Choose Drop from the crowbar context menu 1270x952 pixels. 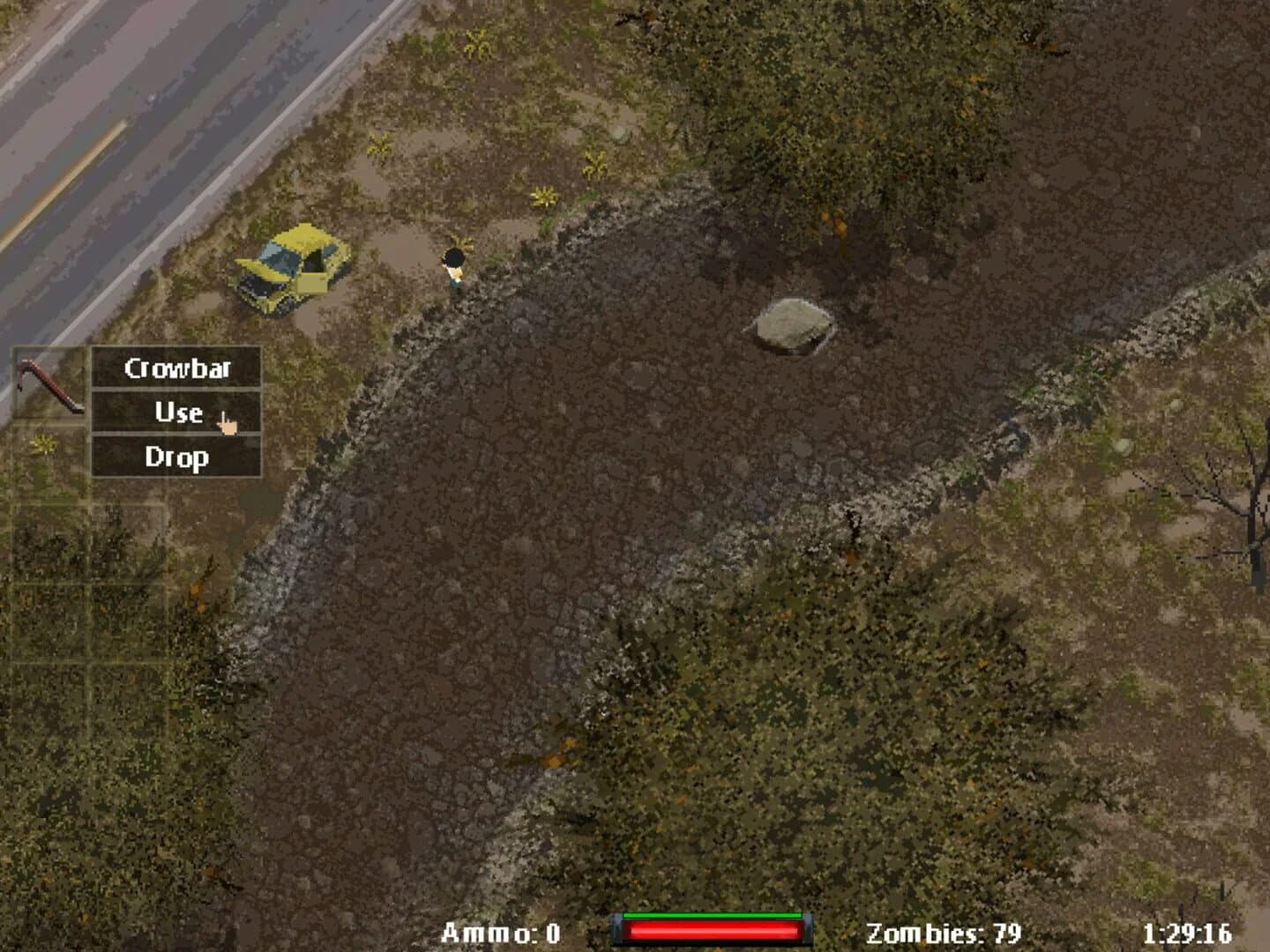tap(177, 457)
